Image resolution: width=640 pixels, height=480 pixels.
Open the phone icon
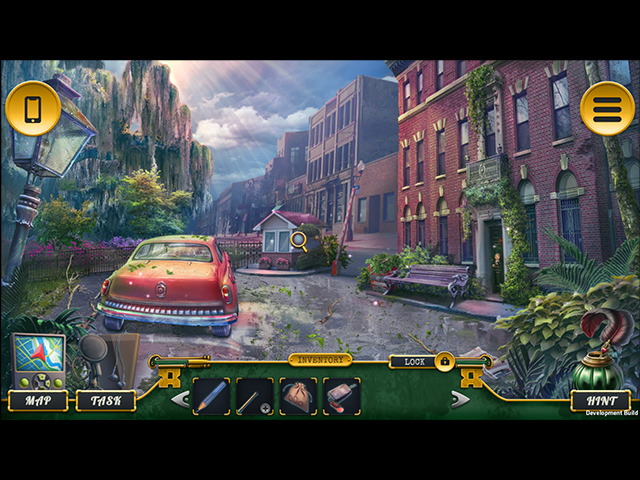pyautogui.click(x=33, y=108)
